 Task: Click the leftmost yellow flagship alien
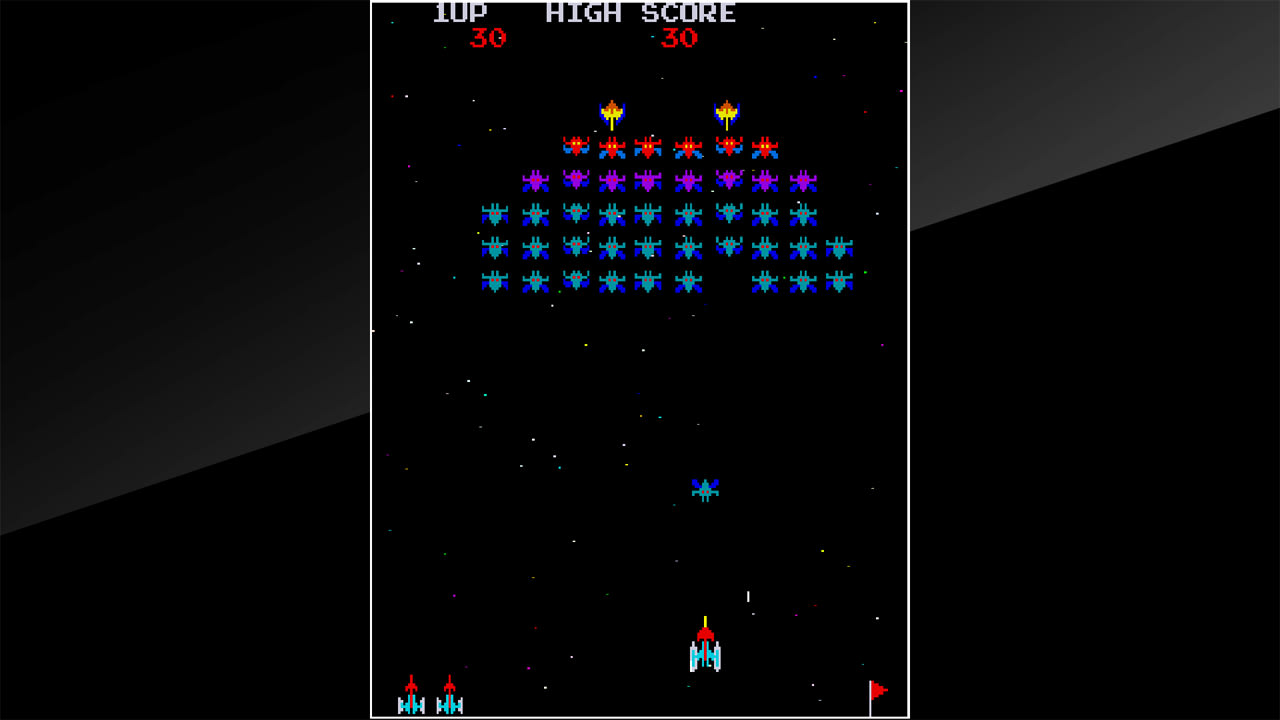(x=613, y=110)
